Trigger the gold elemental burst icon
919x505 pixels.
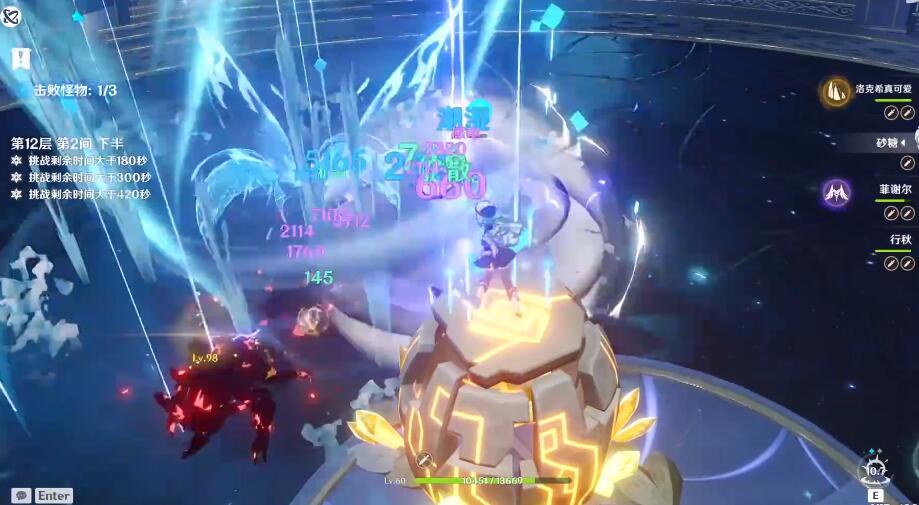click(836, 92)
